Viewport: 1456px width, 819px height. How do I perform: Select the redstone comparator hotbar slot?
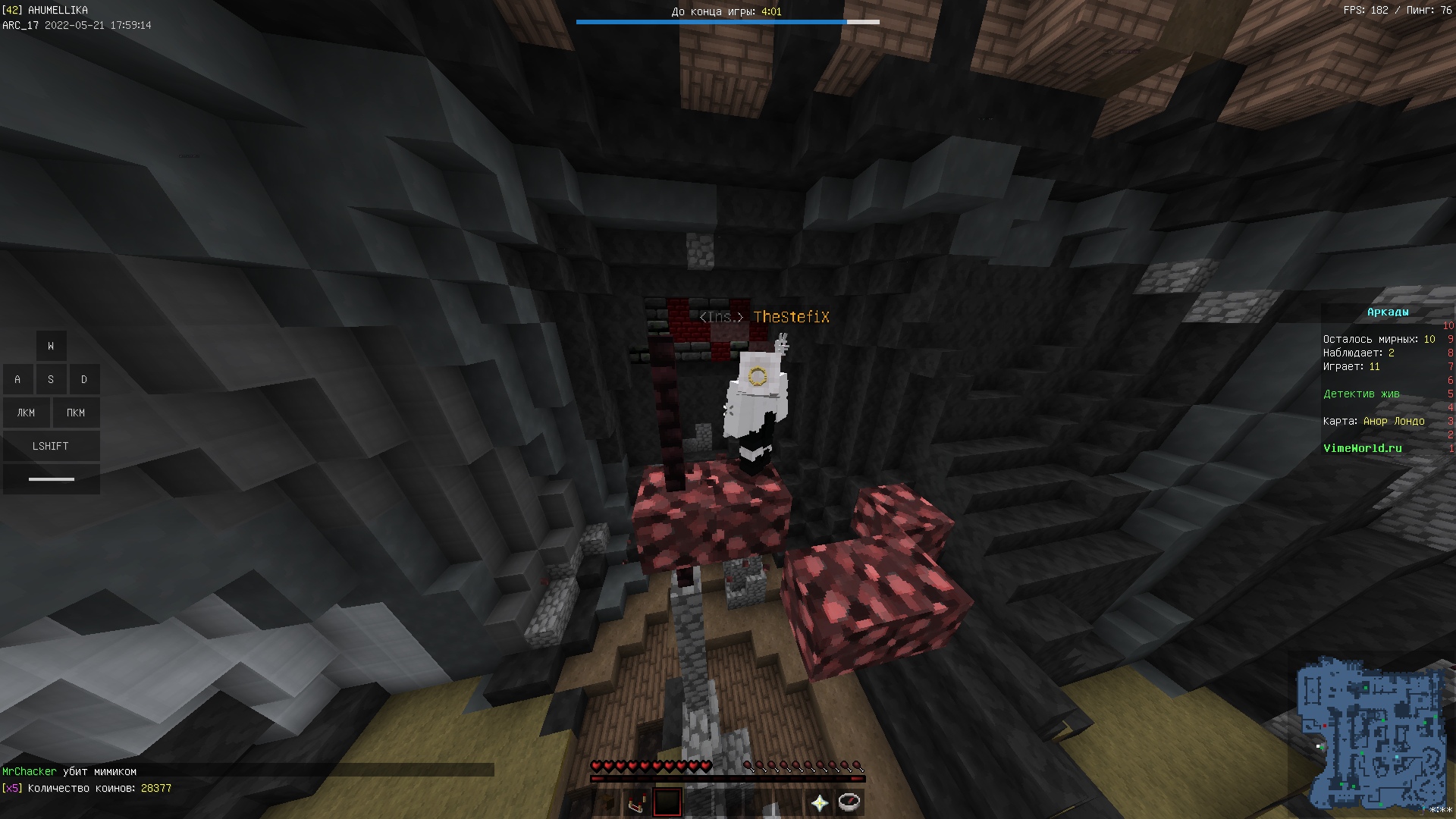[x=638, y=803]
